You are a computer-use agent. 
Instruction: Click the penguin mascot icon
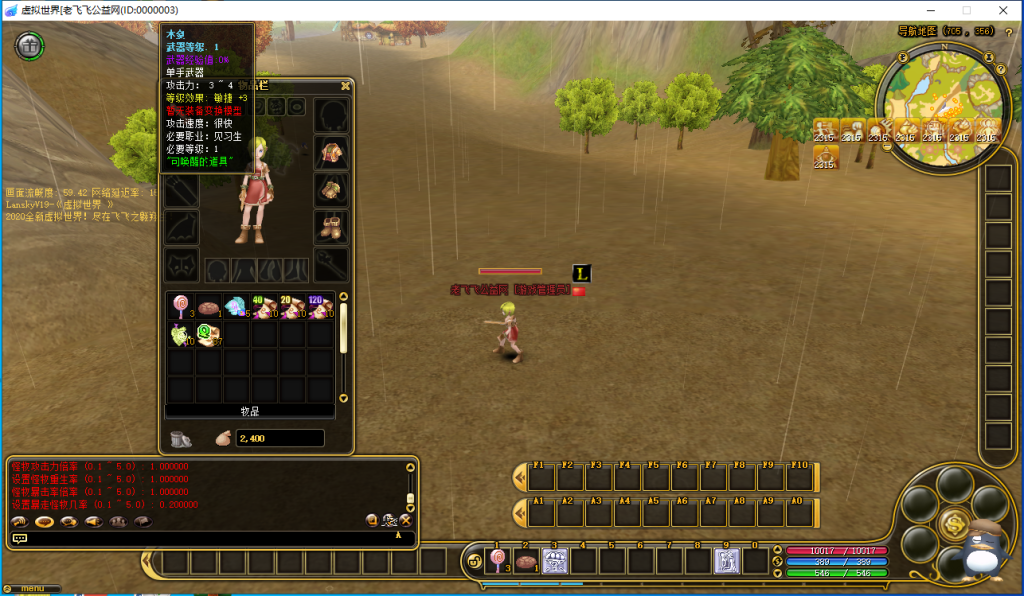pyautogui.click(x=978, y=553)
